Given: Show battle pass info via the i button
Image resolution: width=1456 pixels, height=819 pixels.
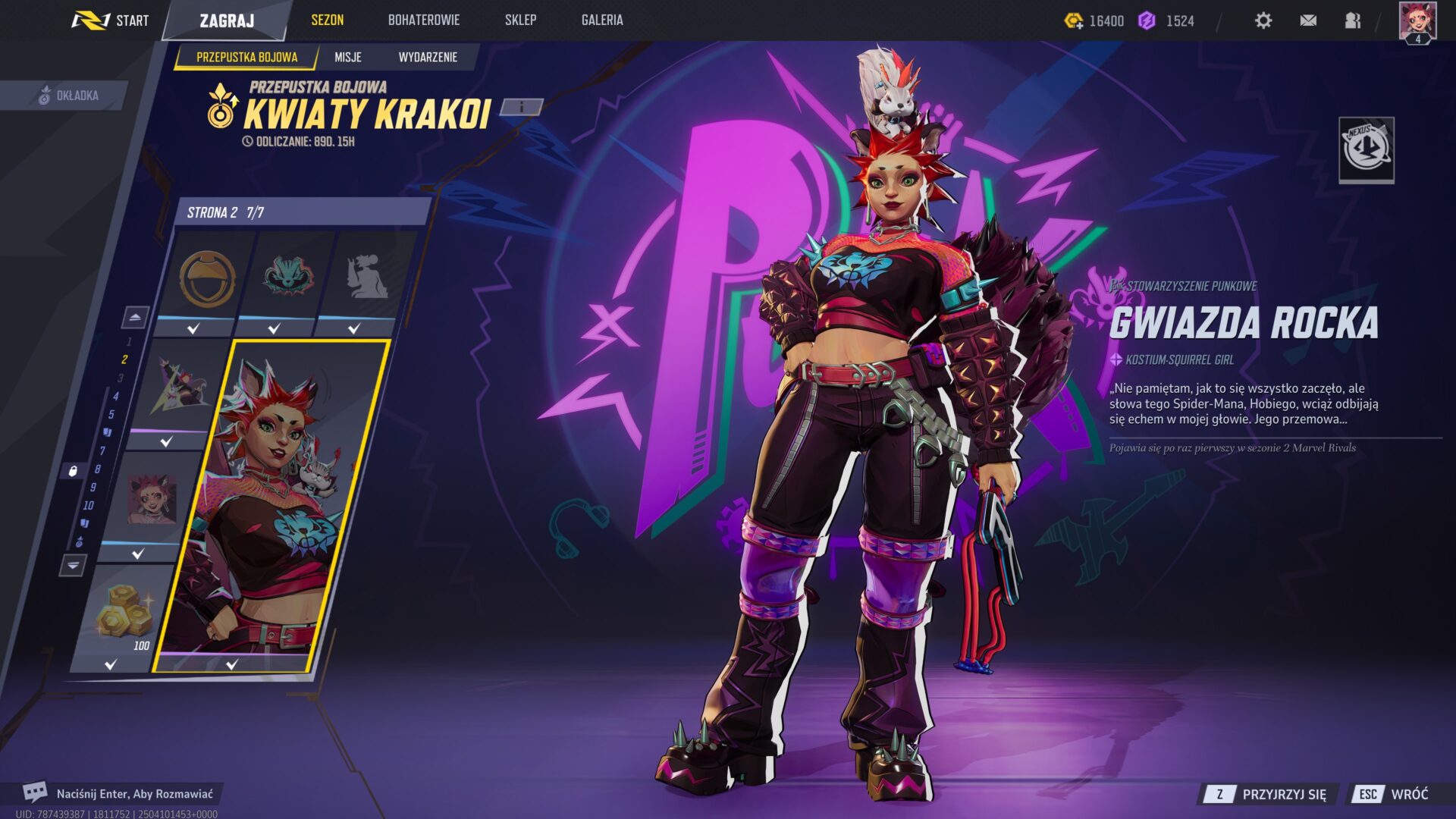Looking at the screenshot, I should tap(522, 107).
